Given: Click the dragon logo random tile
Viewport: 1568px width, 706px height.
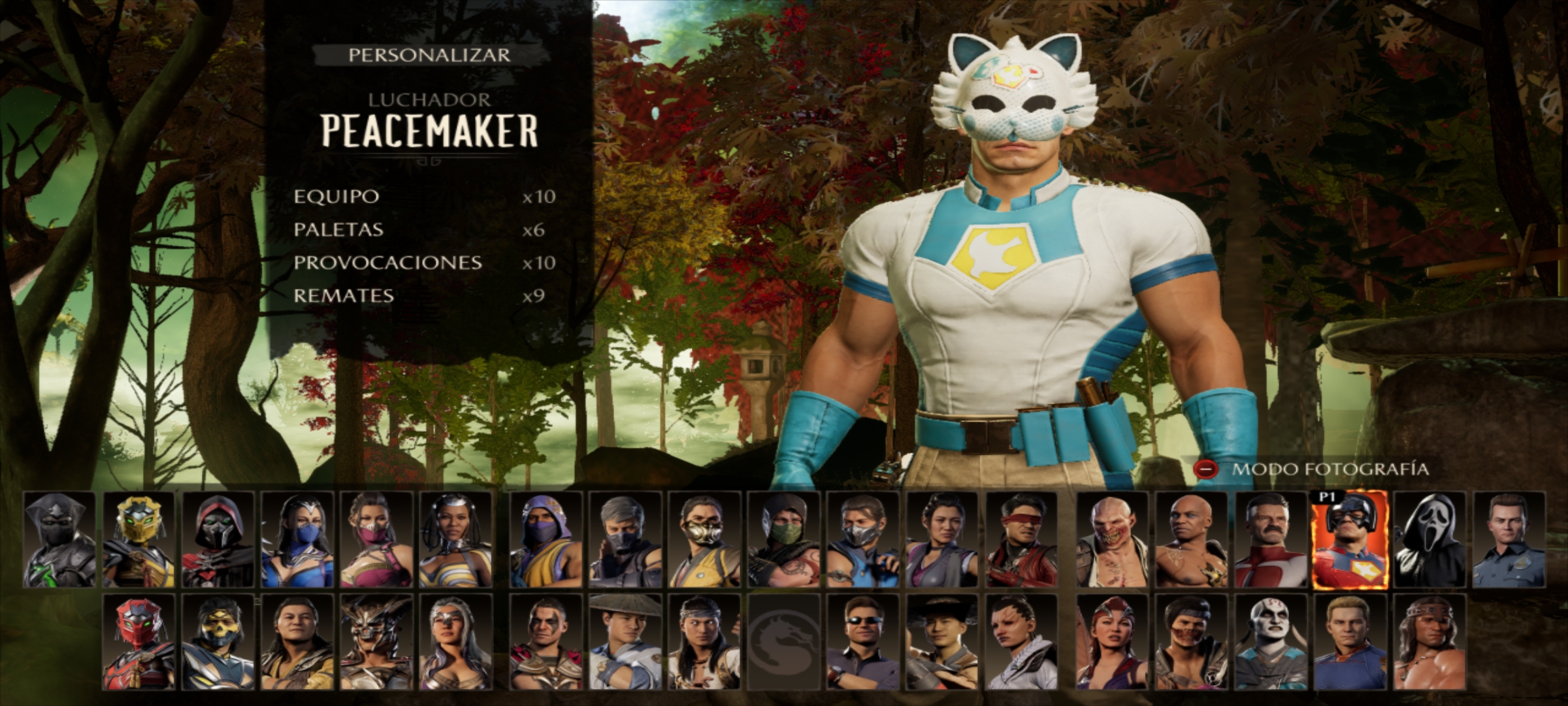Looking at the screenshot, I should point(783,642).
